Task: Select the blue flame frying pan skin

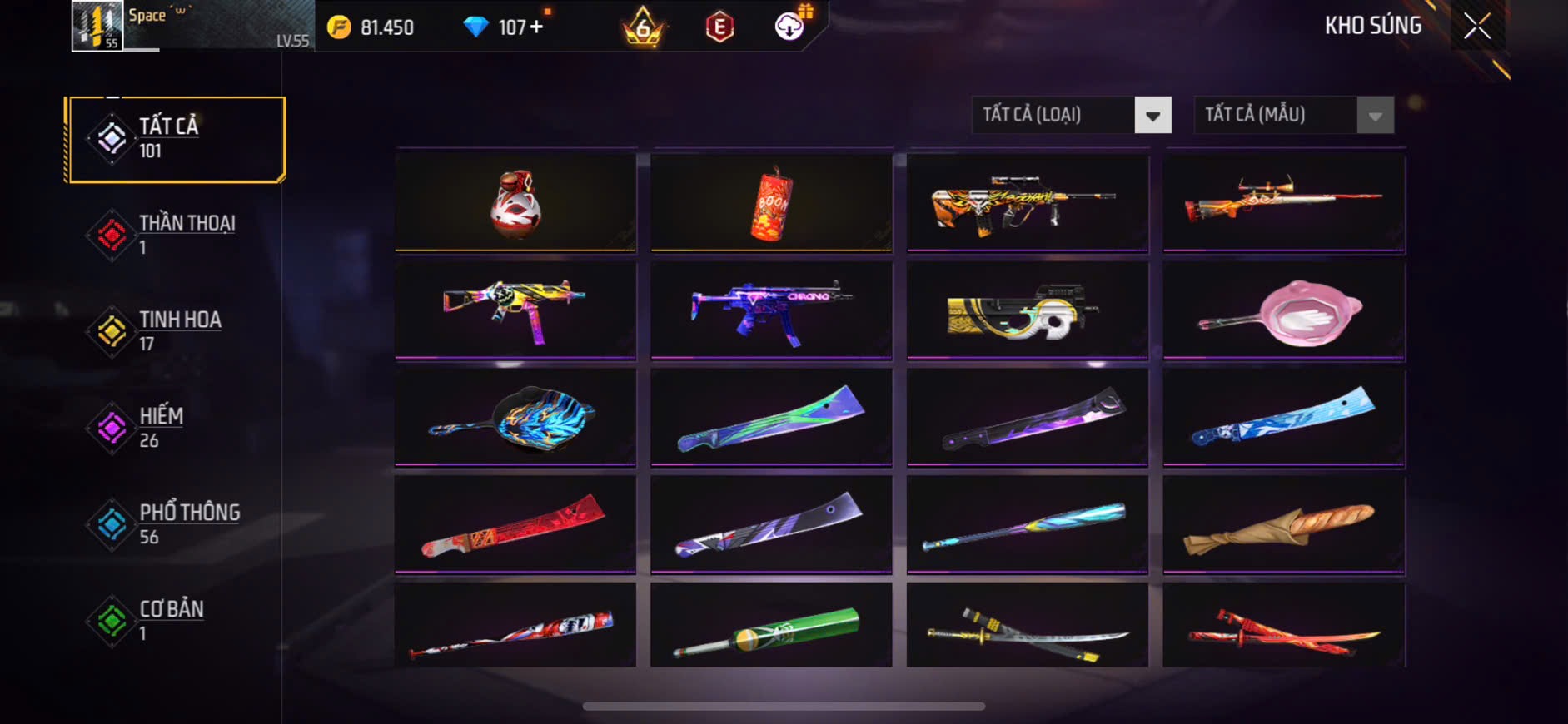Action: (515, 419)
